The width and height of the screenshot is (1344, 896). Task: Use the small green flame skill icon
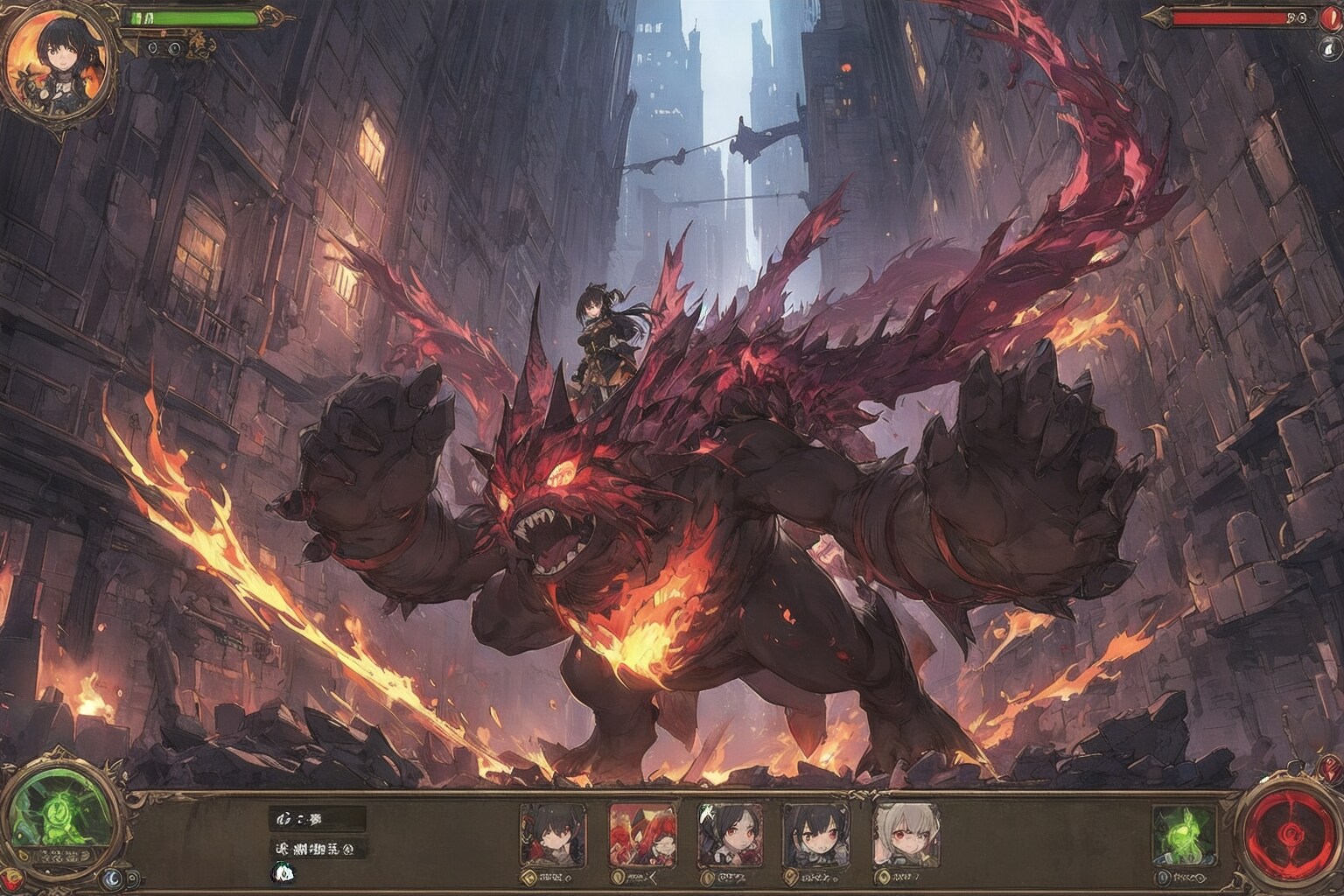1184,832
